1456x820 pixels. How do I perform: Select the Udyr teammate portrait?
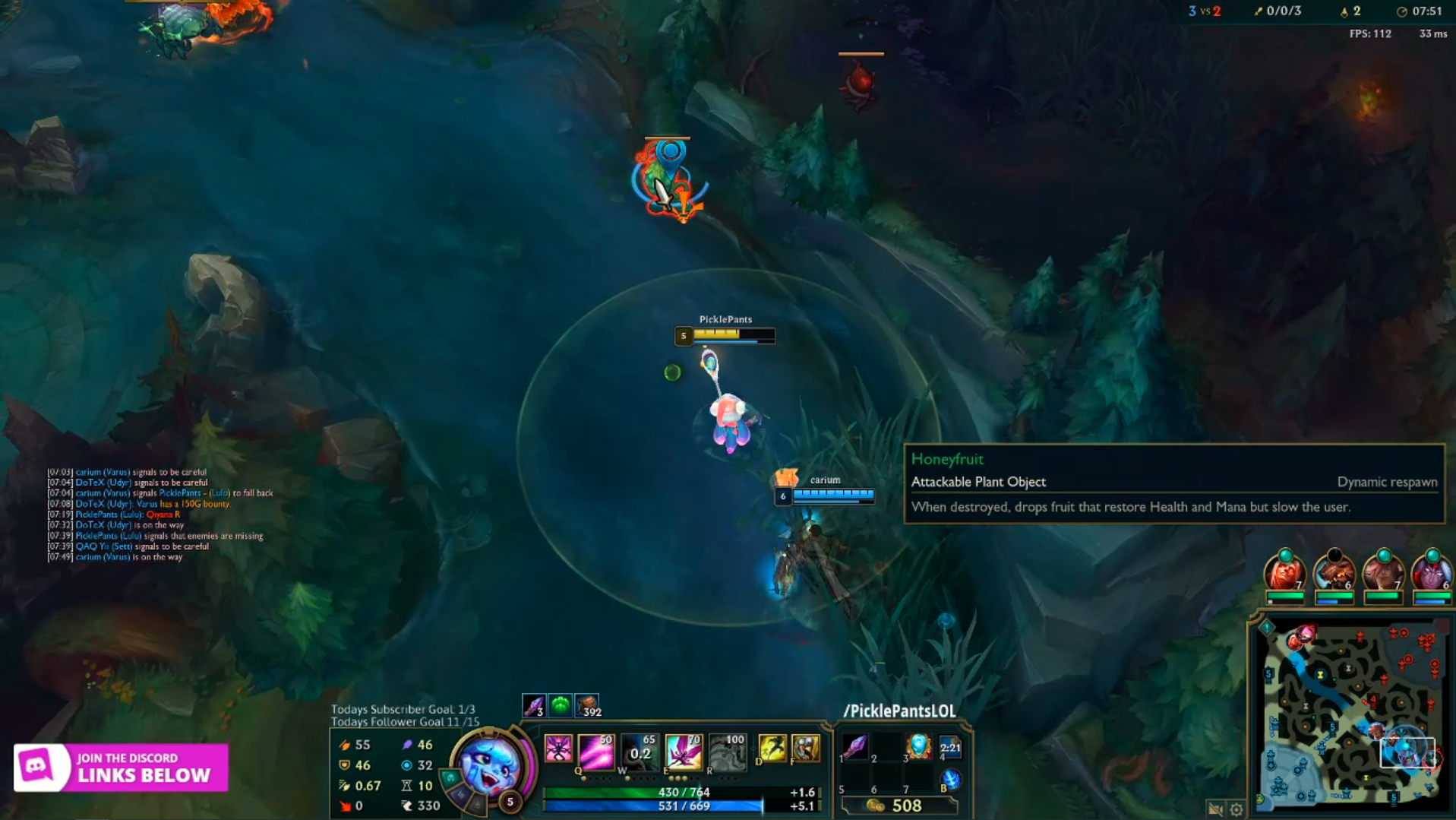pos(1334,574)
